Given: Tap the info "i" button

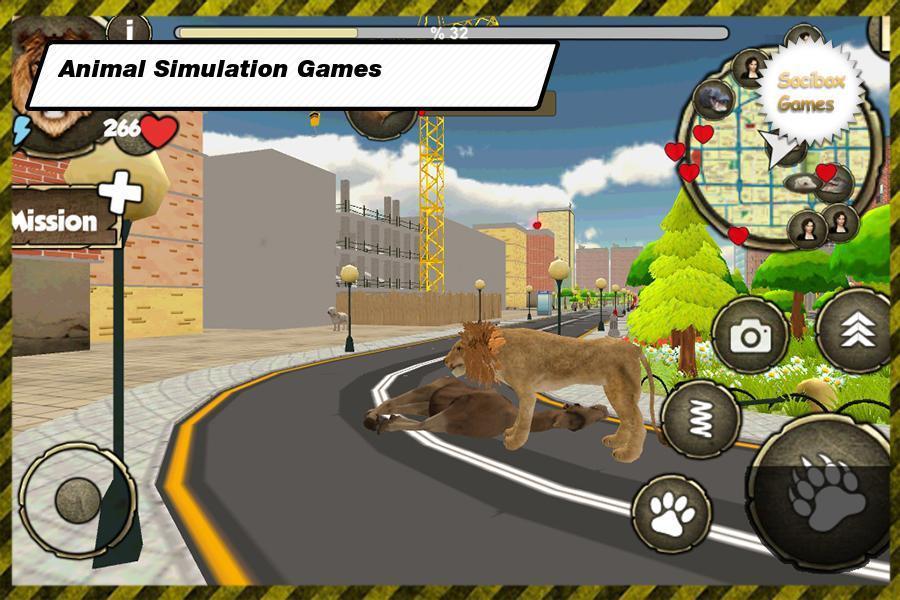Looking at the screenshot, I should pyautogui.click(x=128, y=29).
